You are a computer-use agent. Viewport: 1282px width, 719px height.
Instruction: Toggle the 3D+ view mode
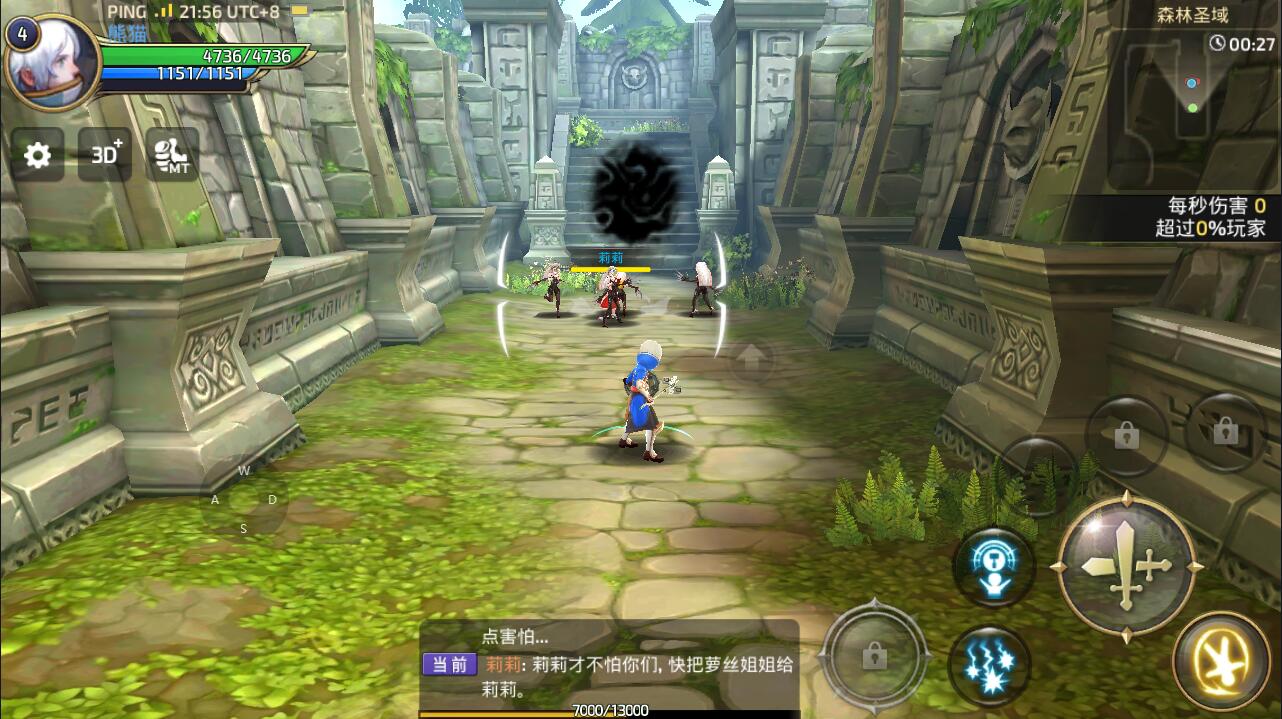click(x=105, y=155)
